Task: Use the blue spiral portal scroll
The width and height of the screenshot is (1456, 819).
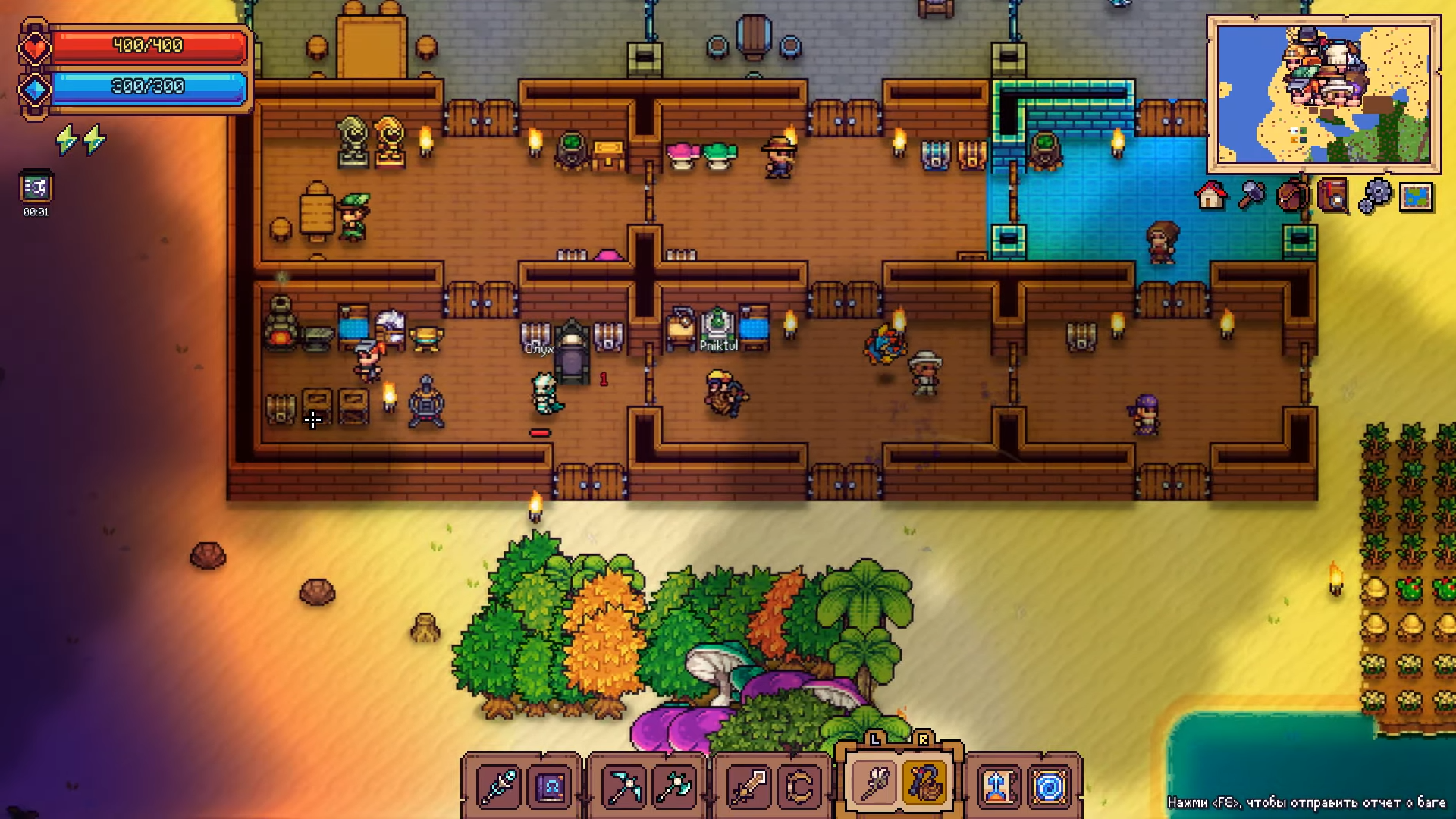Action: tap(1050, 786)
